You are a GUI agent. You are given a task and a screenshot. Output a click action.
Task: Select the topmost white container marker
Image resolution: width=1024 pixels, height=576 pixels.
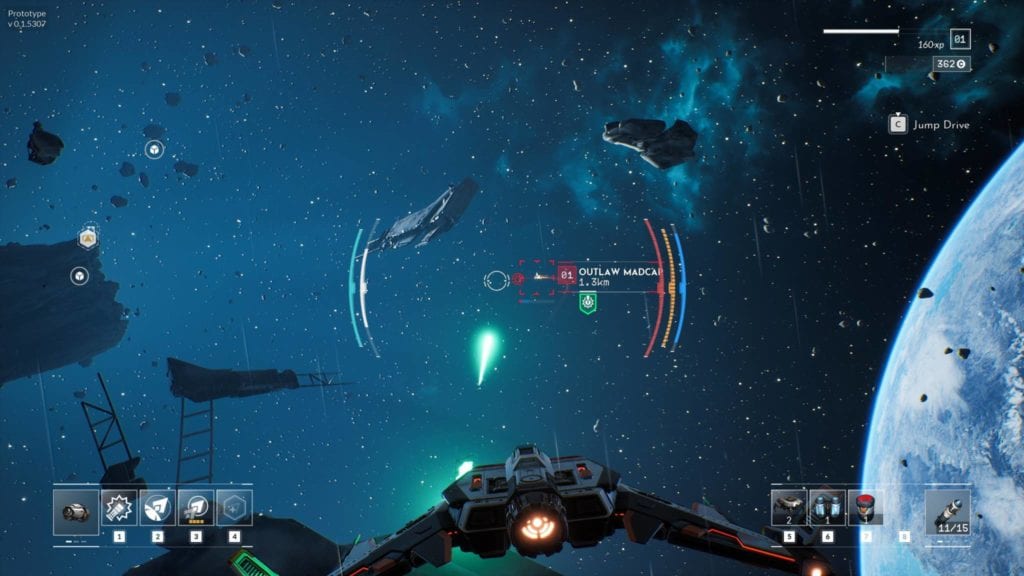pos(154,150)
